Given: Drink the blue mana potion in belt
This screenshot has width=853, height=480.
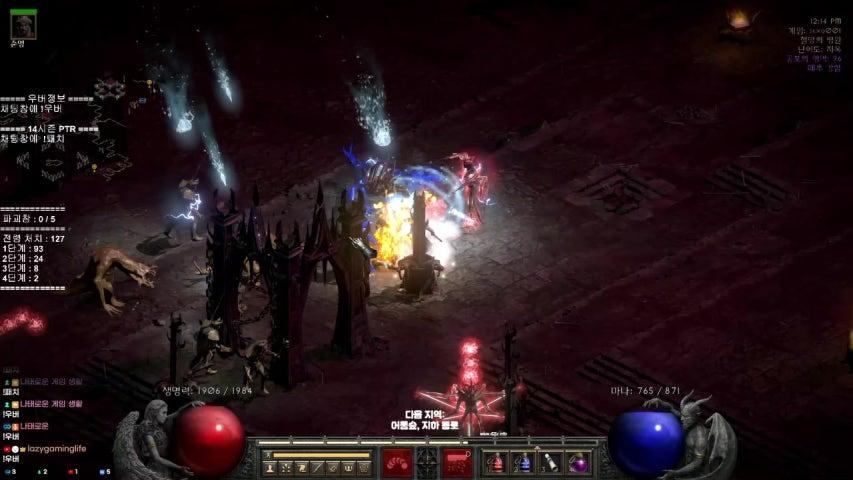Looking at the screenshot, I should (523, 463).
